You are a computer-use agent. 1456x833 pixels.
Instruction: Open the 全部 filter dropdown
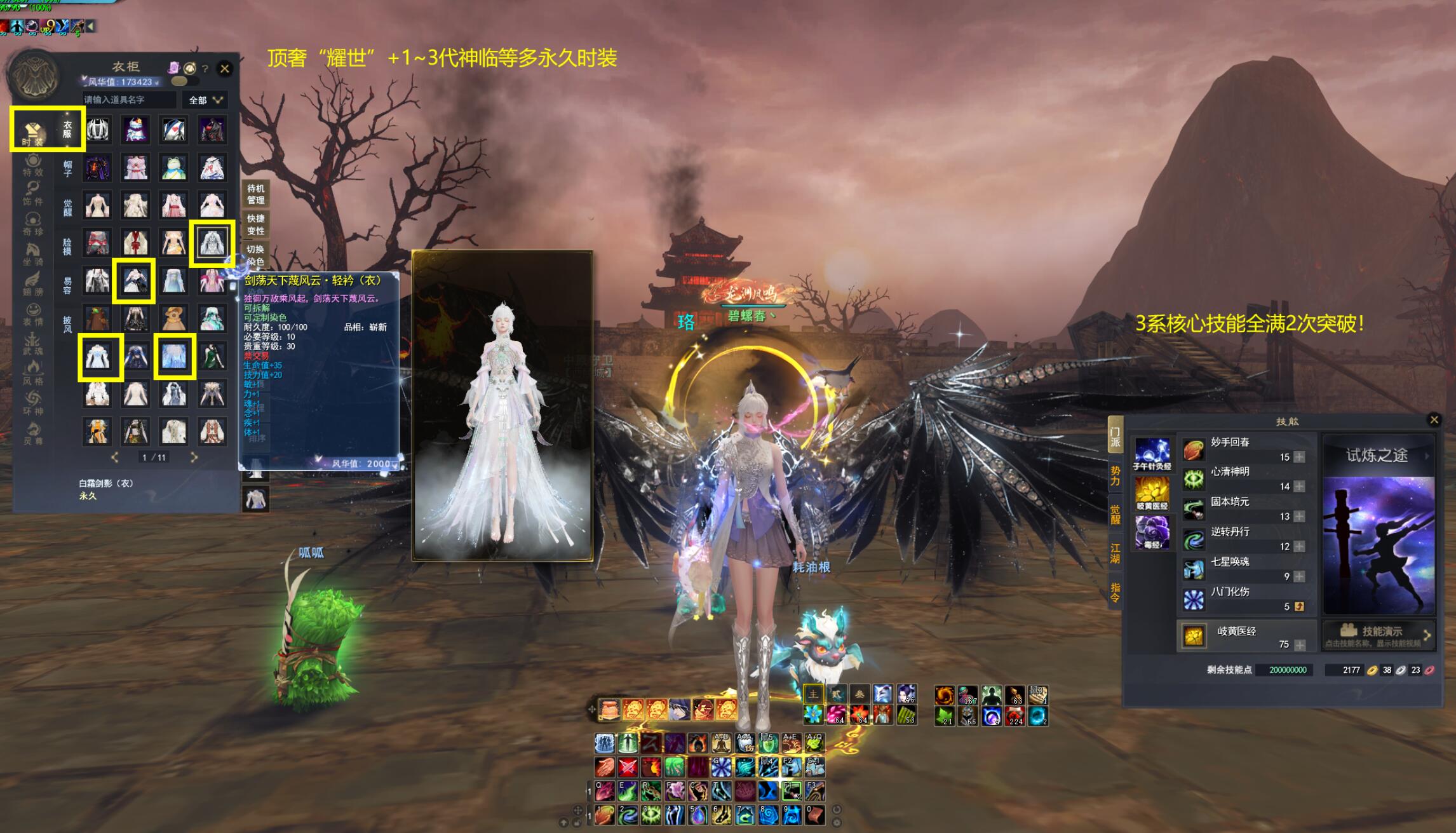(205, 100)
